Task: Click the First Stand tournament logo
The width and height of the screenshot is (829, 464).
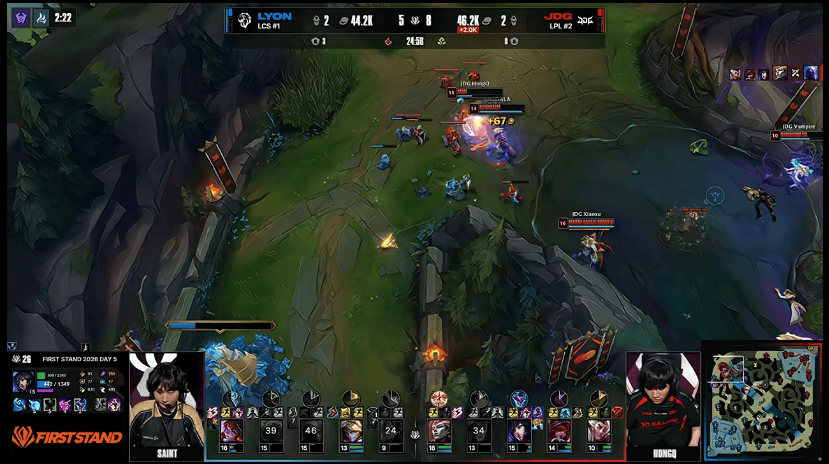Action: [x=67, y=437]
